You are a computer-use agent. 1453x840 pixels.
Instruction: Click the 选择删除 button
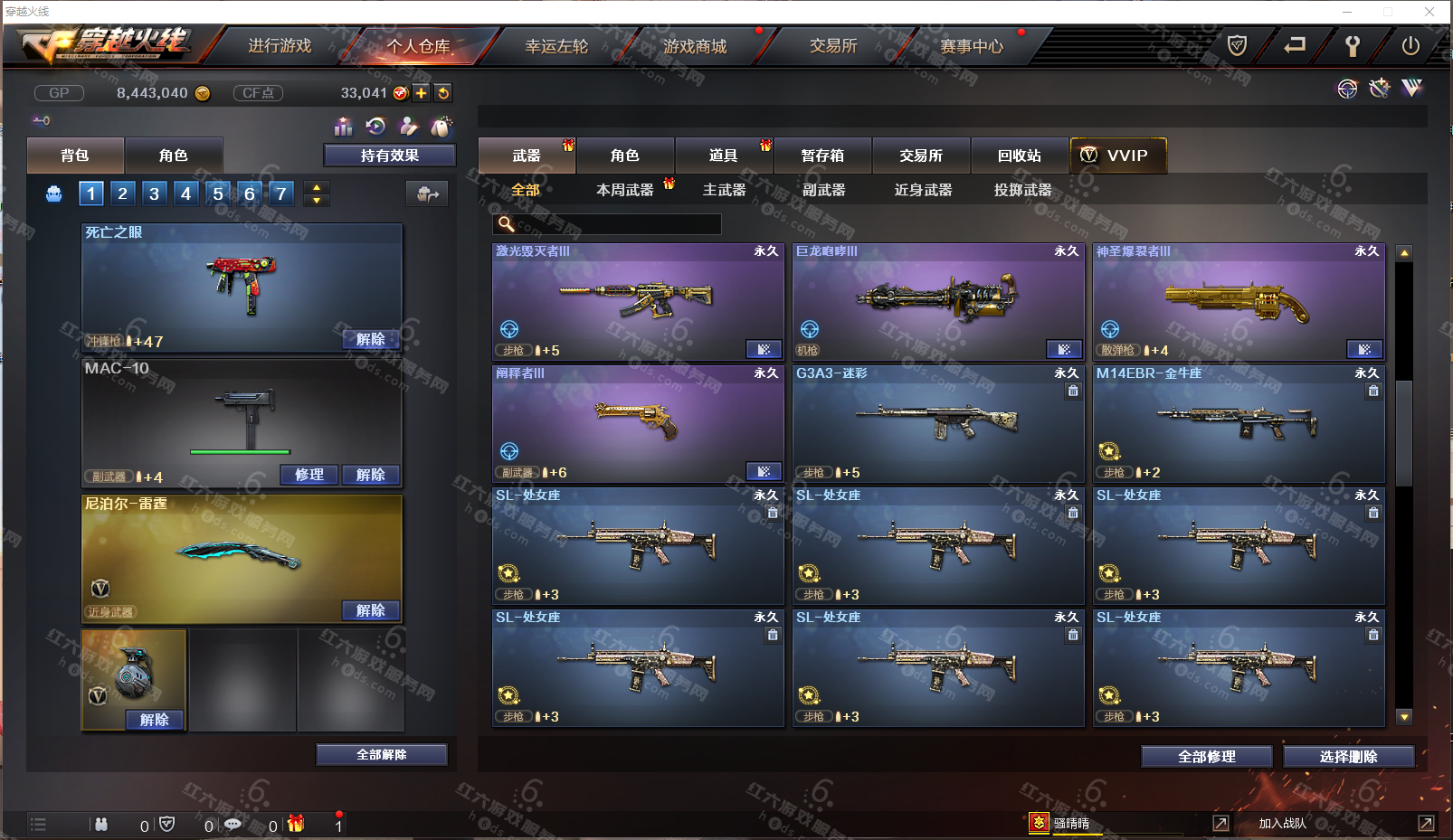(1348, 757)
